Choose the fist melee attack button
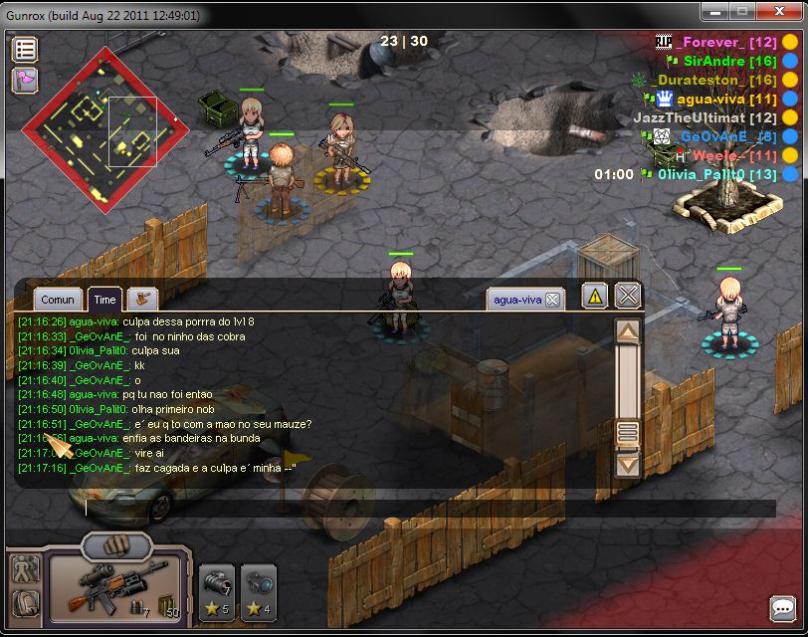808x637 pixels. pos(117,546)
